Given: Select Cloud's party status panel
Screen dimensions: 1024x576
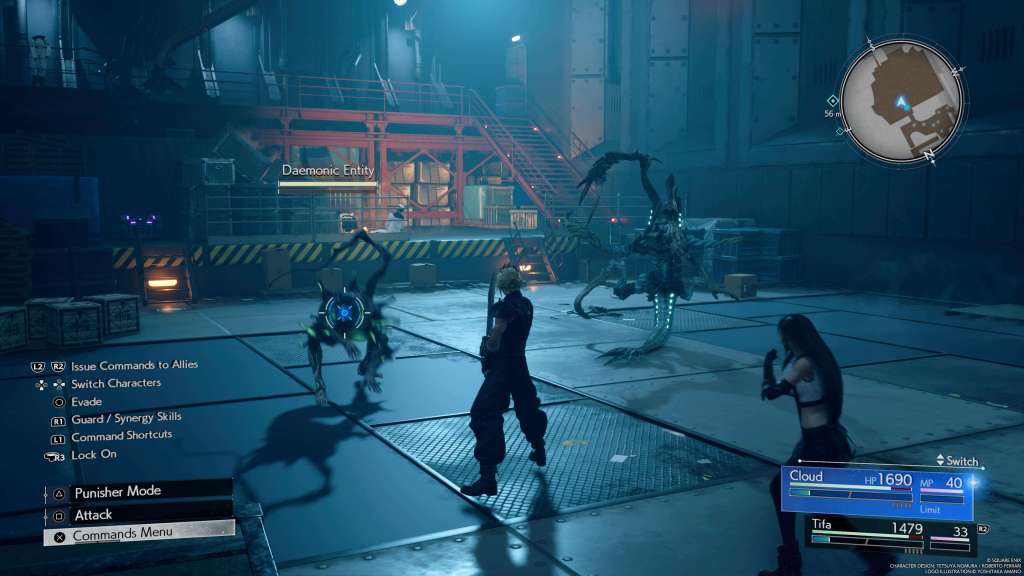Looking at the screenshot, I should click(x=877, y=492).
